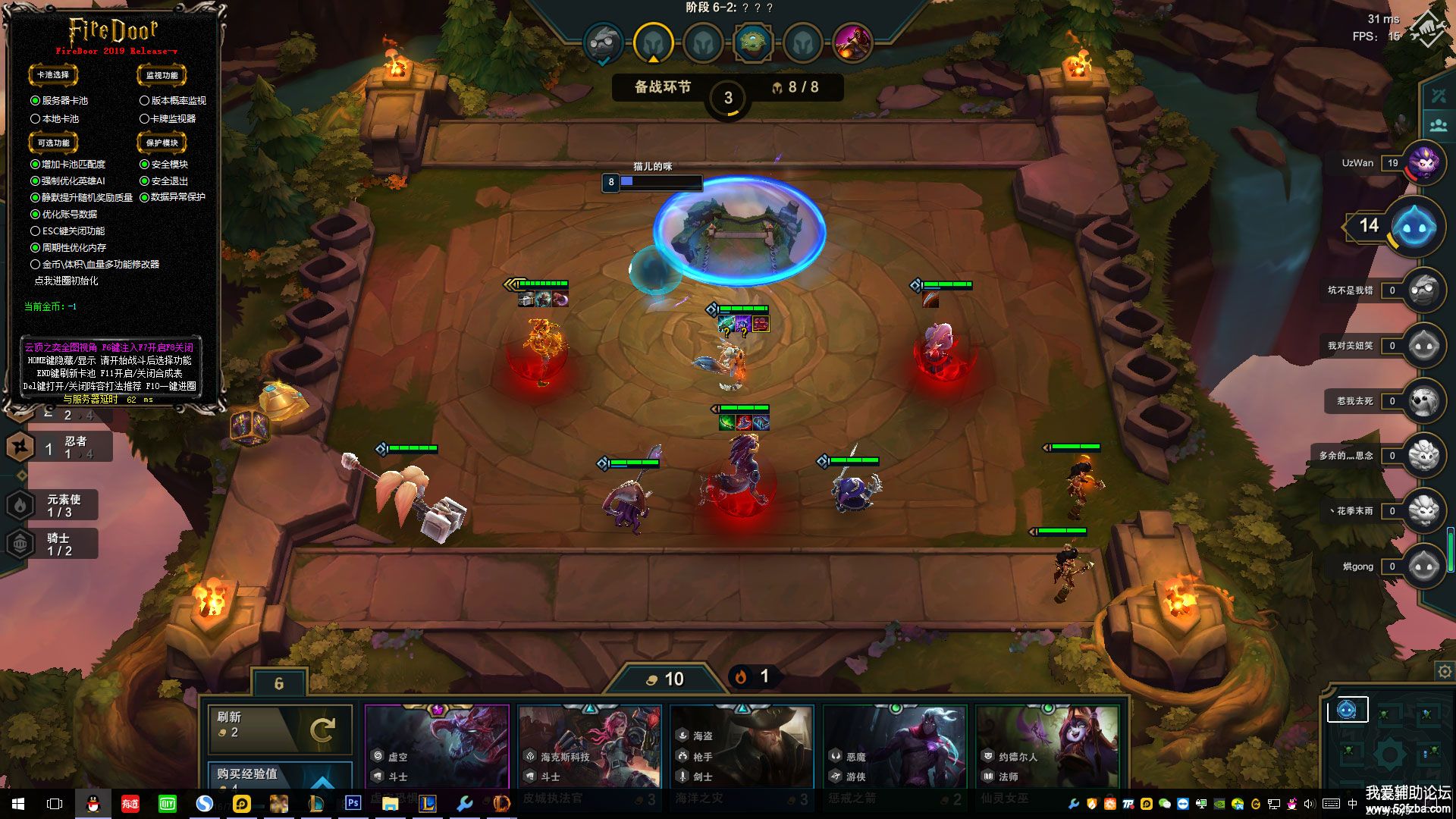Select the 本地卡池 option in FireDoor
This screenshot has width=1456, height=819.
[x=36, y=119]
